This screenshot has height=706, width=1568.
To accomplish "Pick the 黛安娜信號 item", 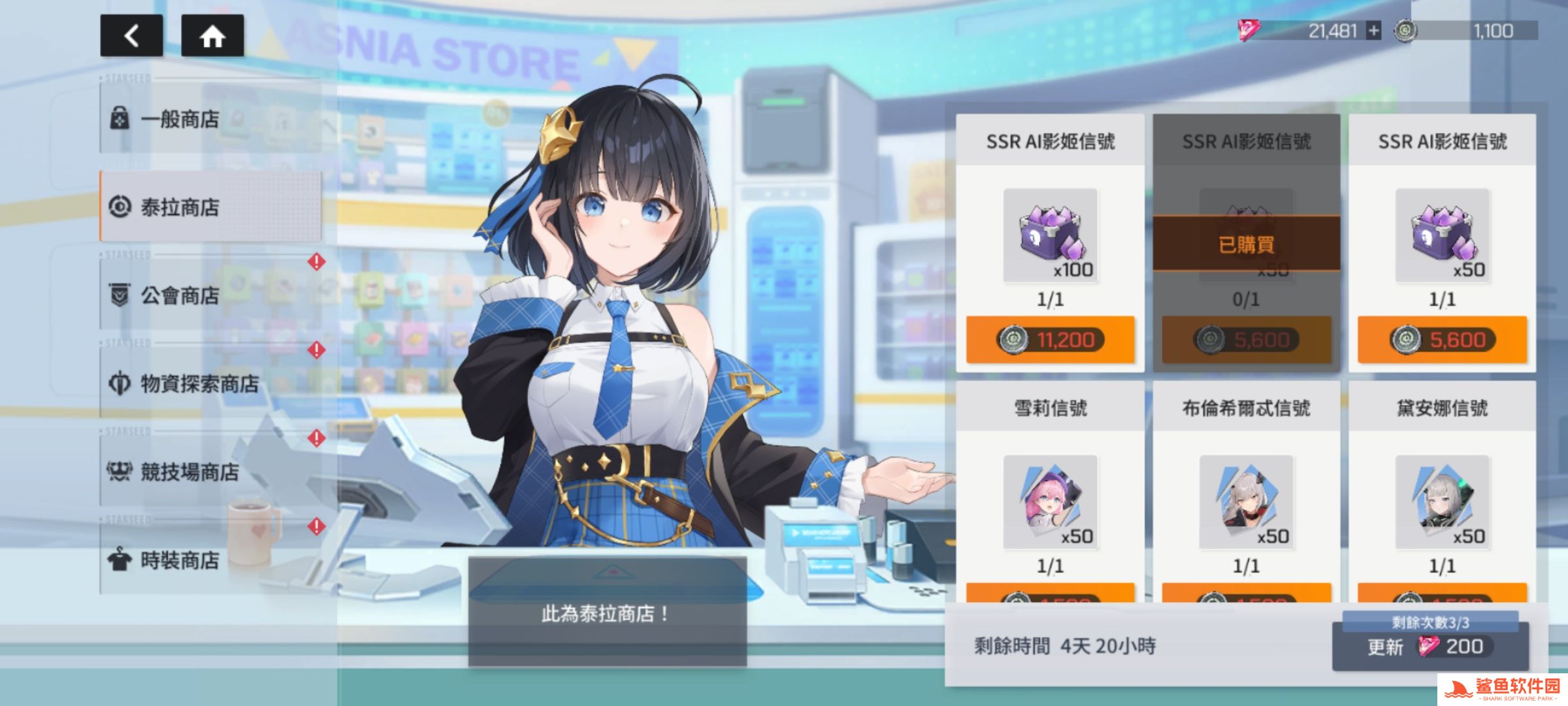I will (1442, 502).
